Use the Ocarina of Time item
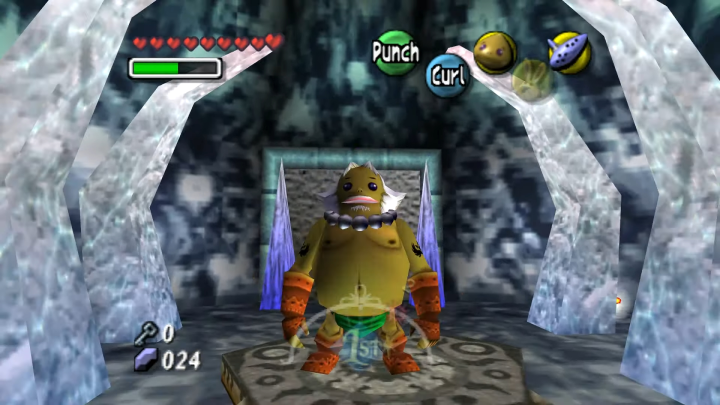This screenshot has height=405, width=720. (x=570, y=52)
